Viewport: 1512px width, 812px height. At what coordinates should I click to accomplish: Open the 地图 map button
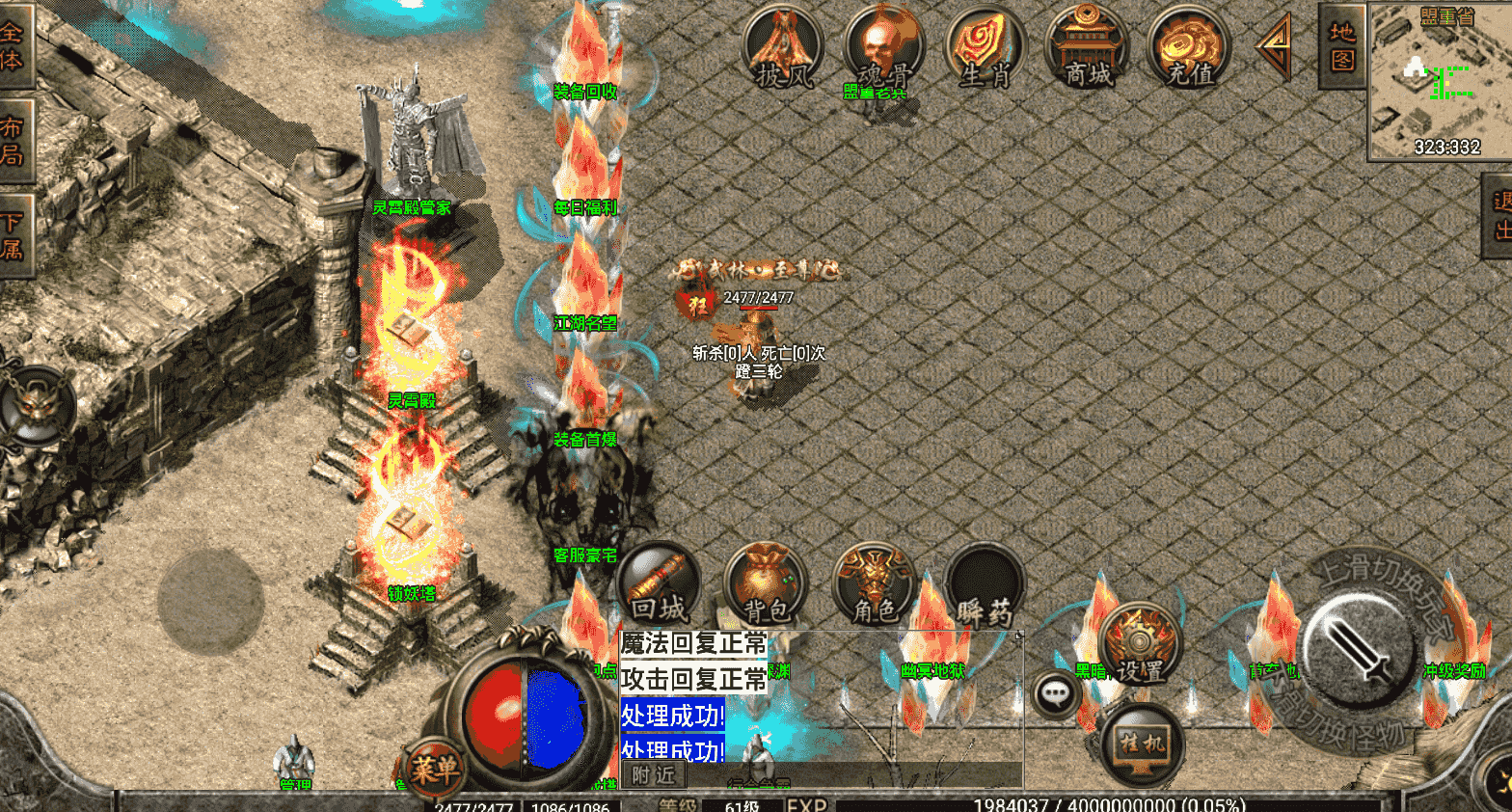tap(1341, 46)
